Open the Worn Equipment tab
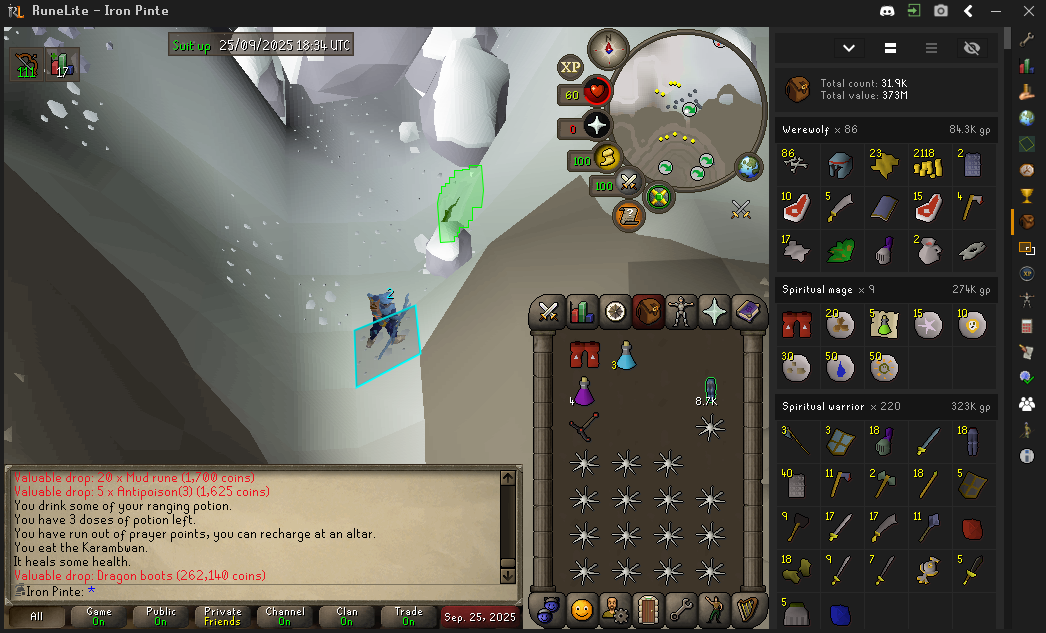Screen dimensions: 1046x633 click(682, 311)
